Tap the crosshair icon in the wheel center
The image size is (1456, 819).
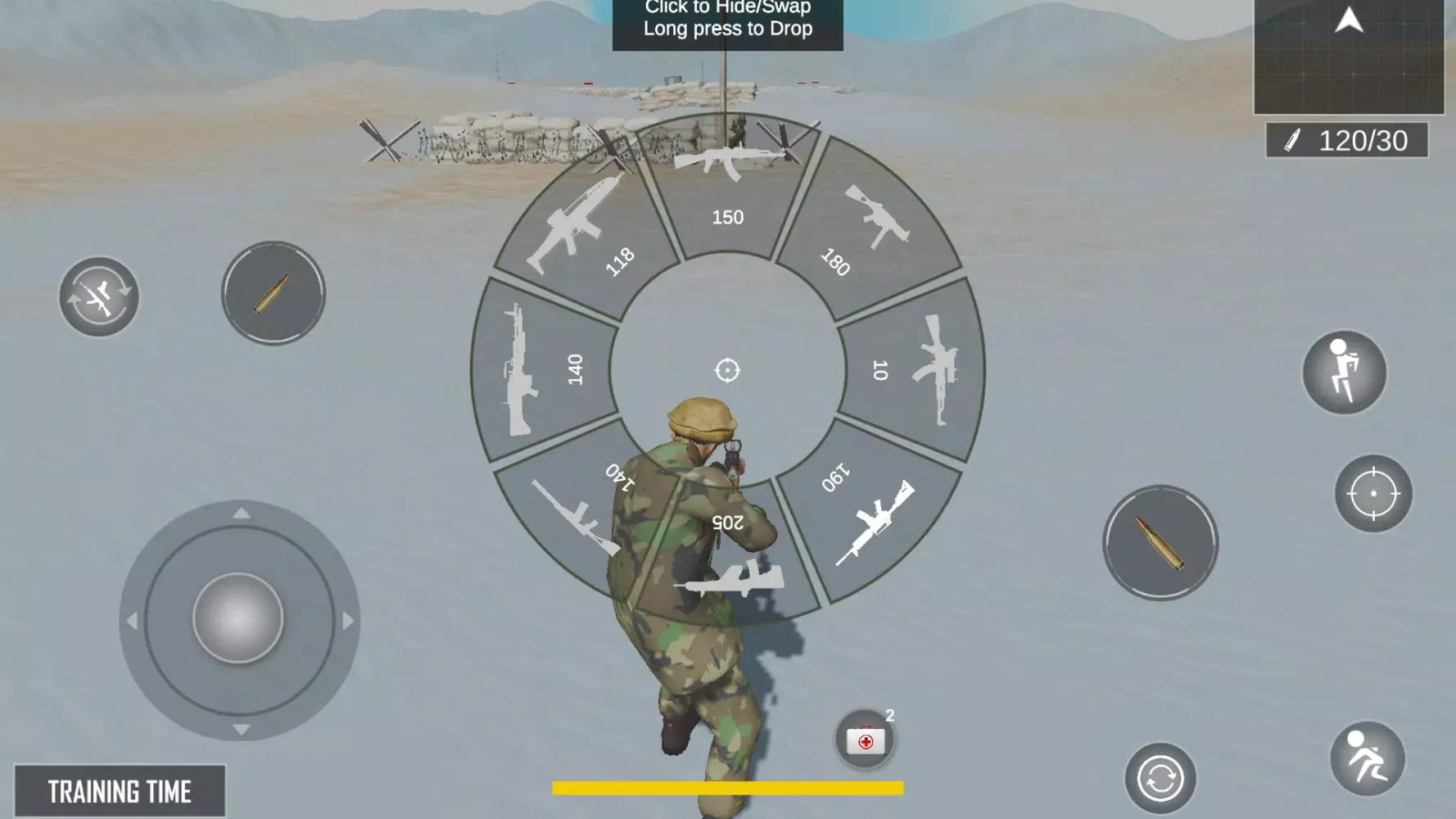coord(727,369)
